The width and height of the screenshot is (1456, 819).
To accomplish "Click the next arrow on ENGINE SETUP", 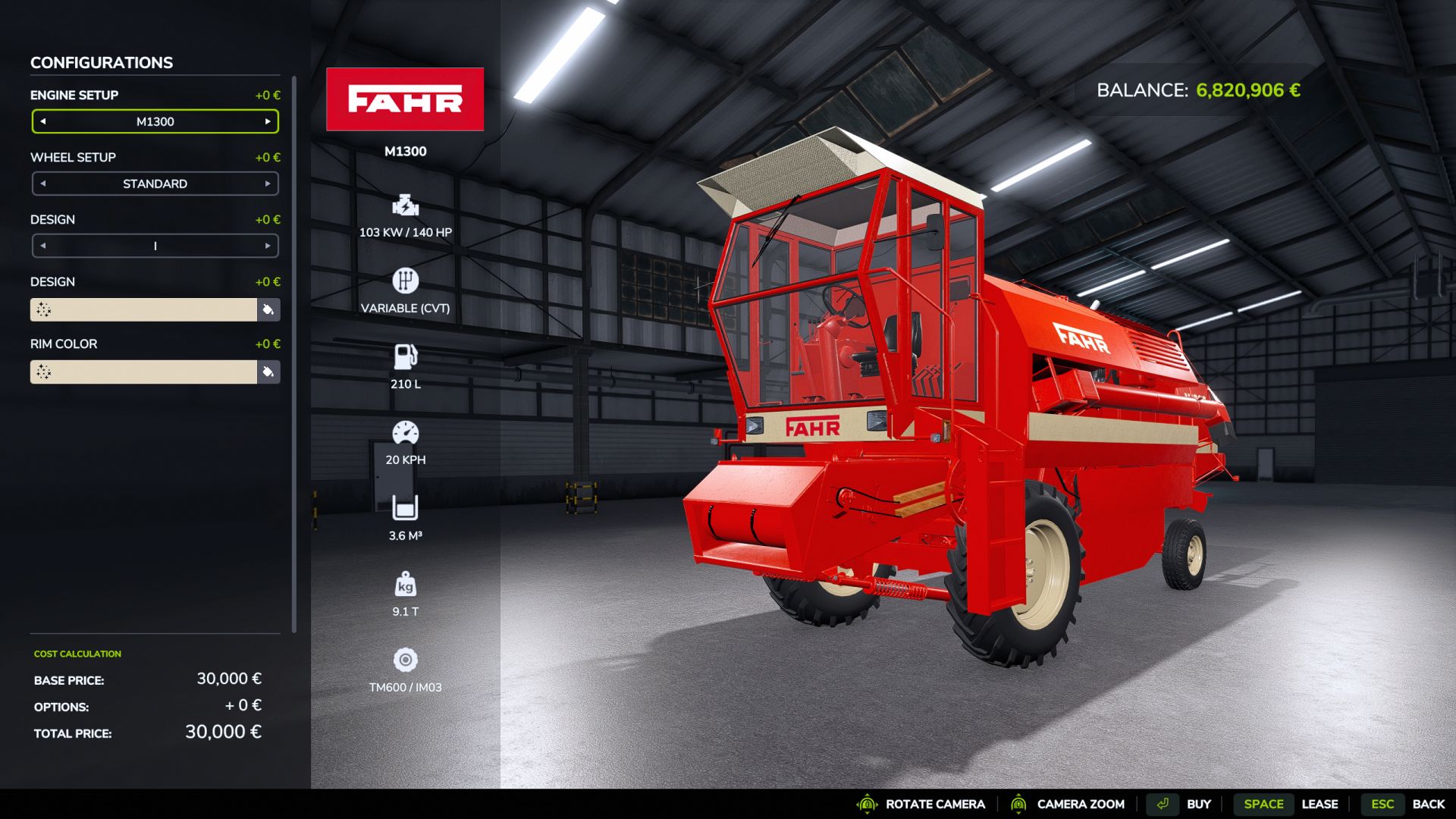I will click(x=268, y=121).
